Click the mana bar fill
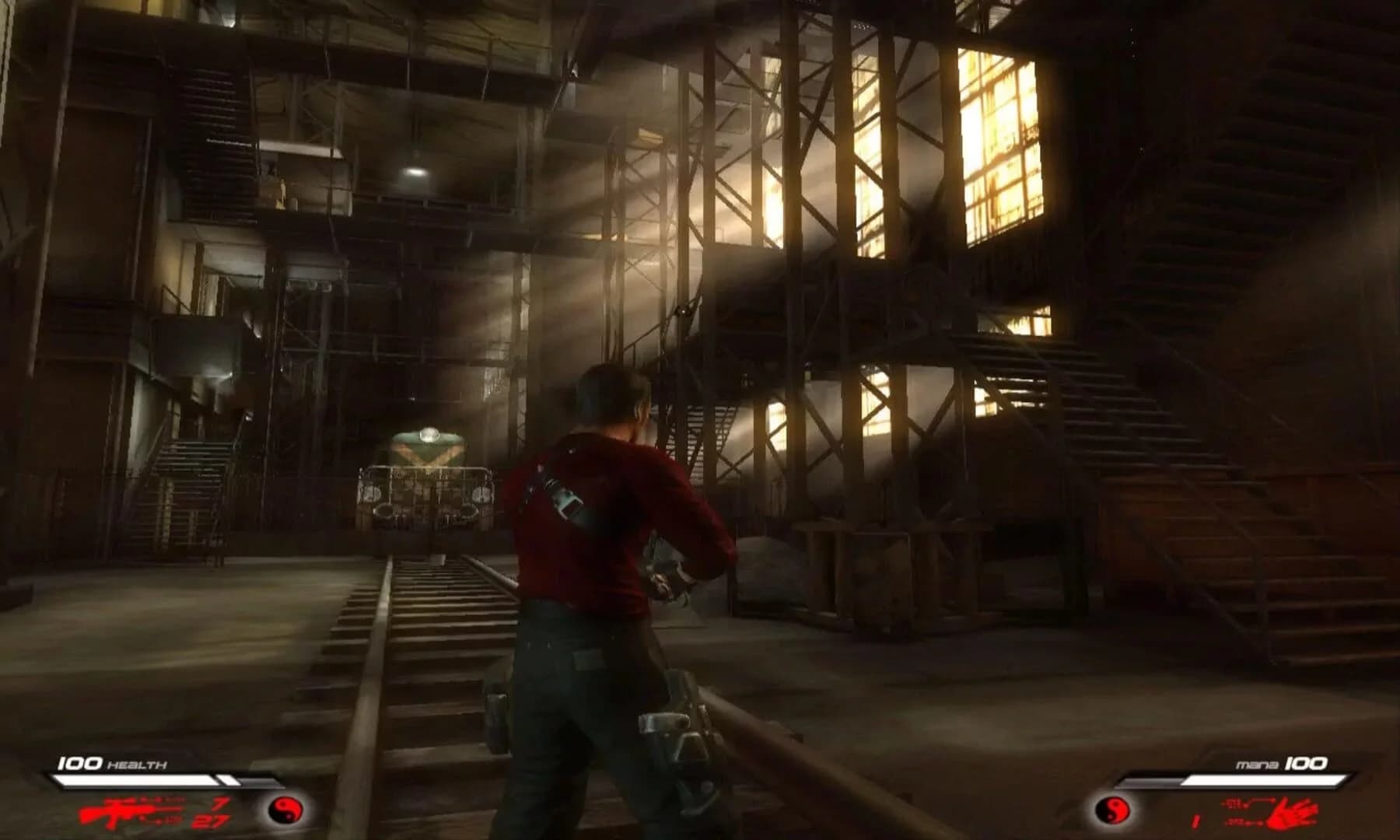 coord(1264,780)
